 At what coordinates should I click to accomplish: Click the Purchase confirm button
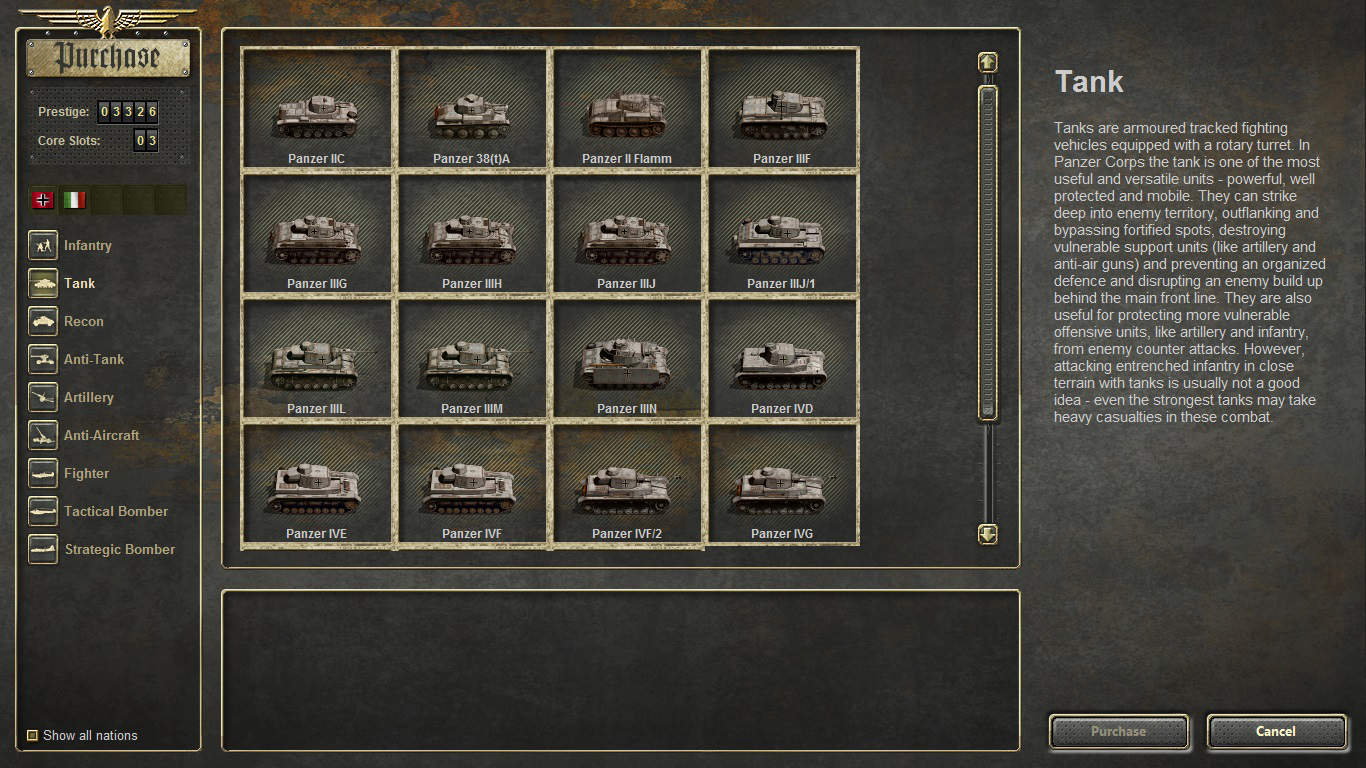(1118, 731)
